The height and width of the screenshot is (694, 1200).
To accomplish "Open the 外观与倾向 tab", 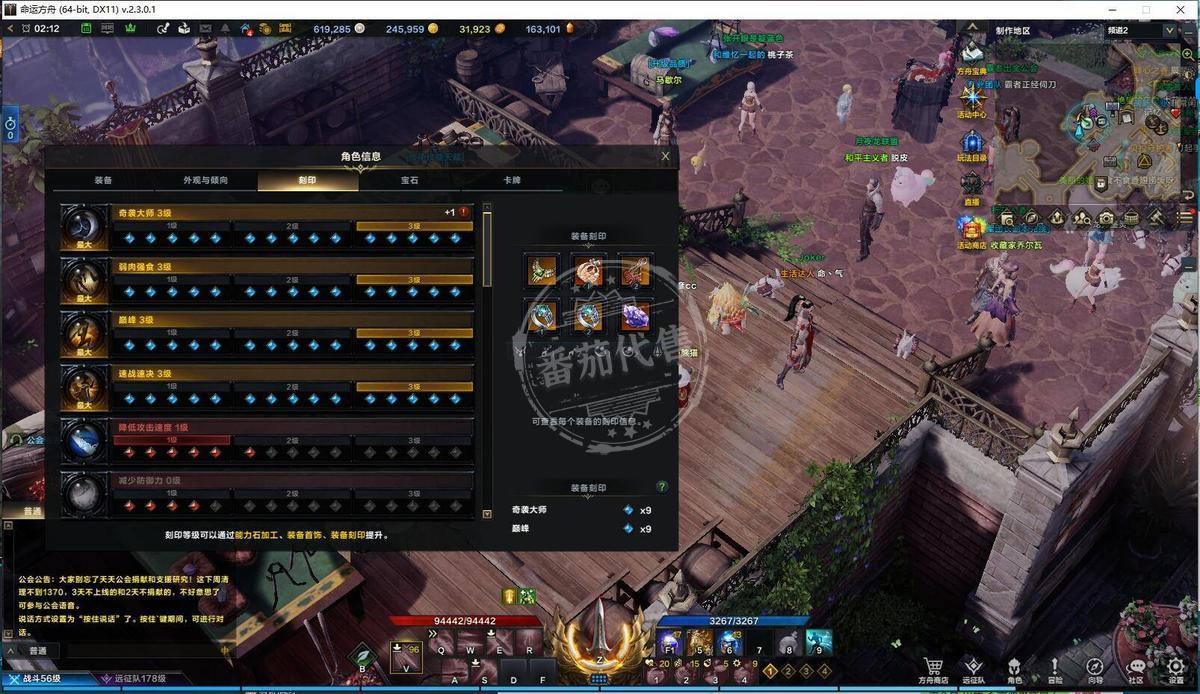I will coord(205,181).
